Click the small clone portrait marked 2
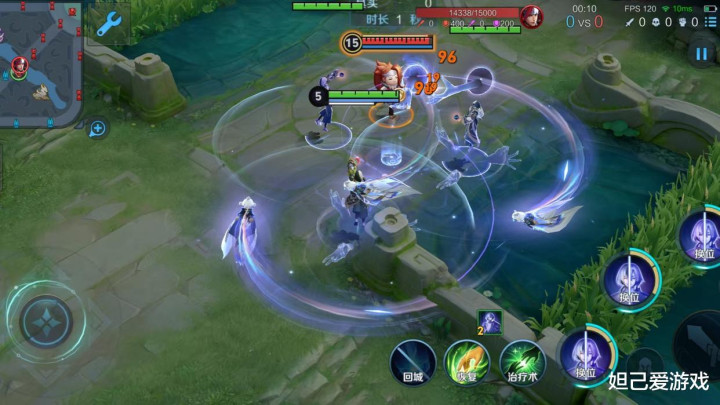Image resolution: width=720 pixels, height=405 pixels. (489, 323)
